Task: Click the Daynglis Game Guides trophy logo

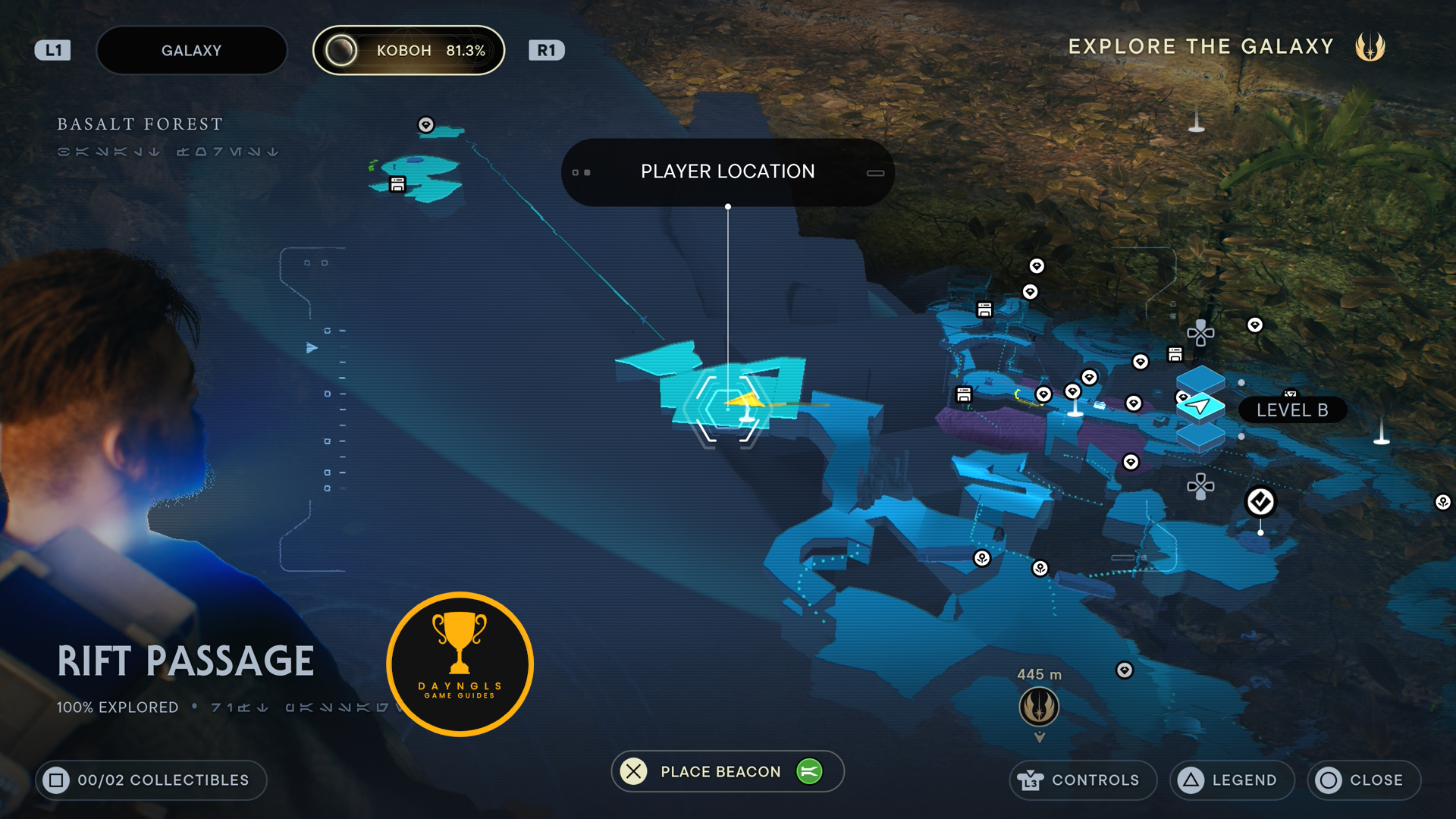Action: [460, 664]
